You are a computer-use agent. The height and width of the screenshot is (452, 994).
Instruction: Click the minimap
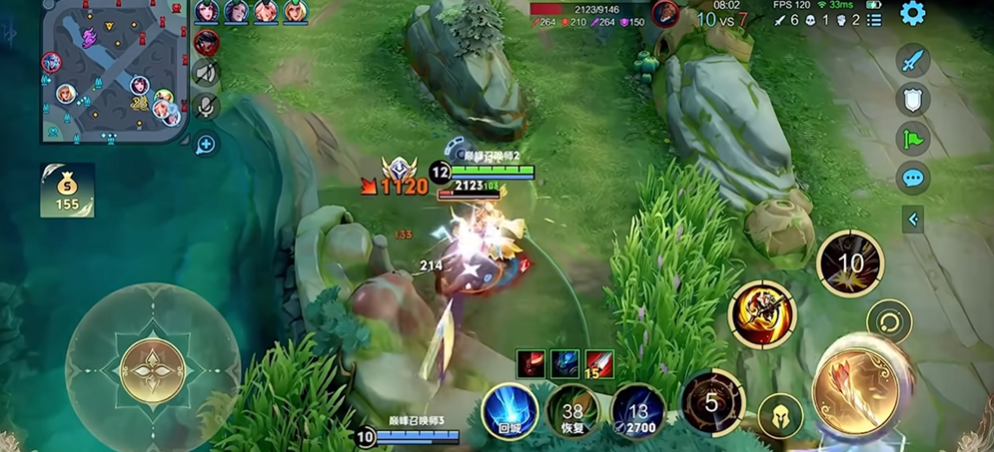coord(115,72)
